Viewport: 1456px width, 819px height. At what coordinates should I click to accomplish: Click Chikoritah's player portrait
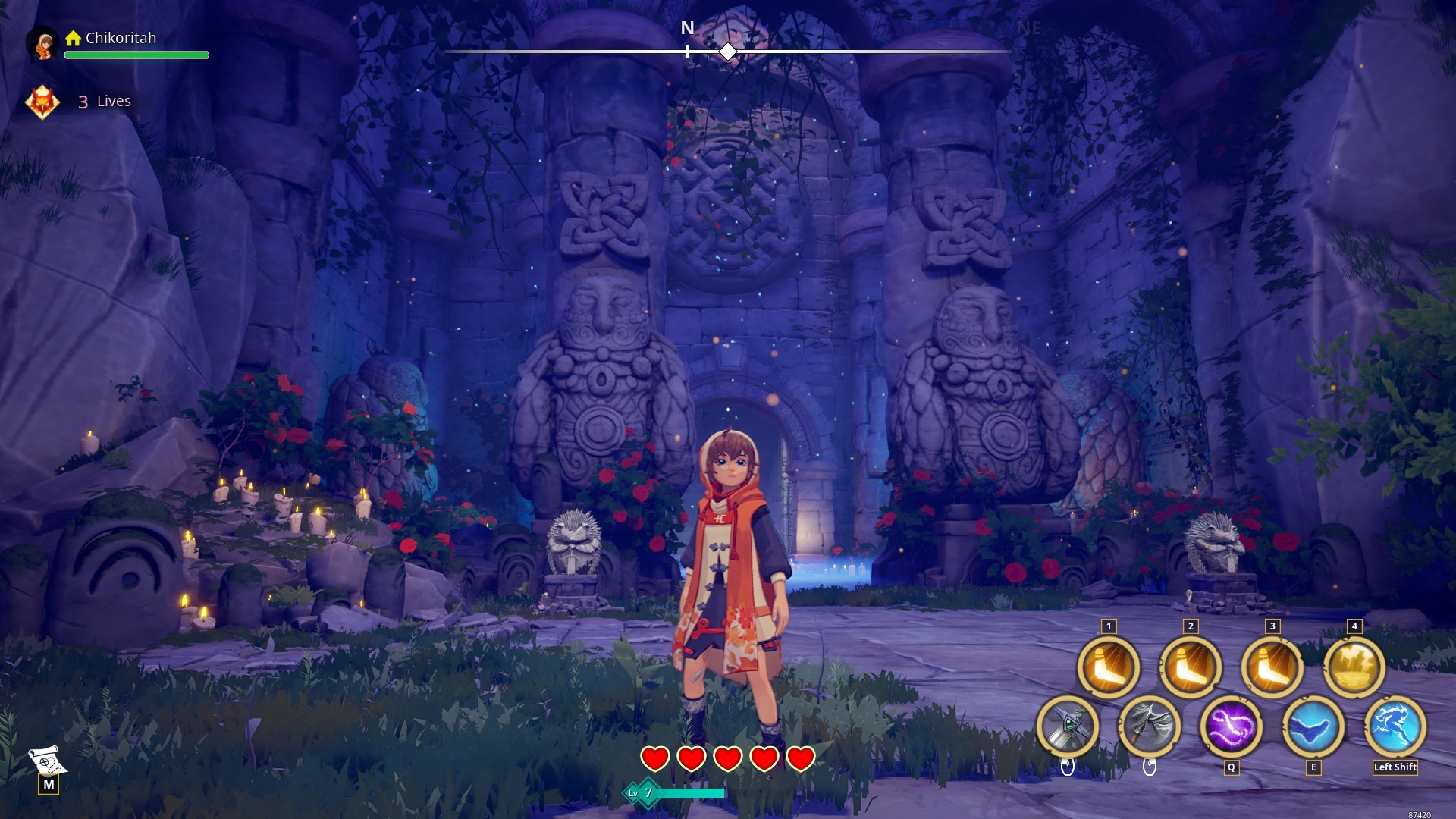click(43, 43)
